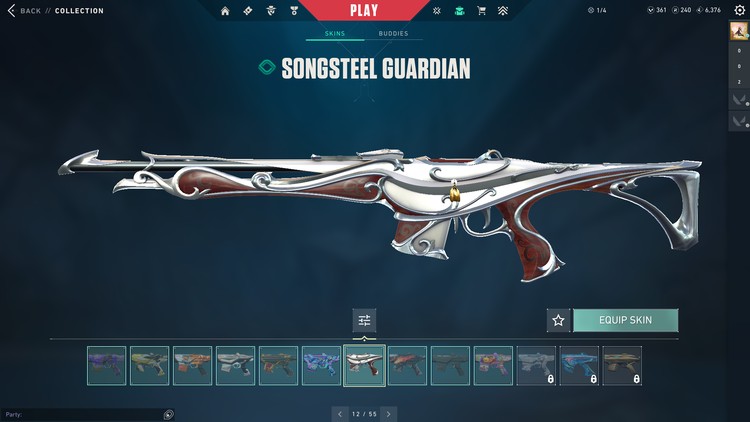Viewport: 750px width, 422px height.
Task: Choose the first purple Guardian skin thumbnail
Action: (106, 366)
